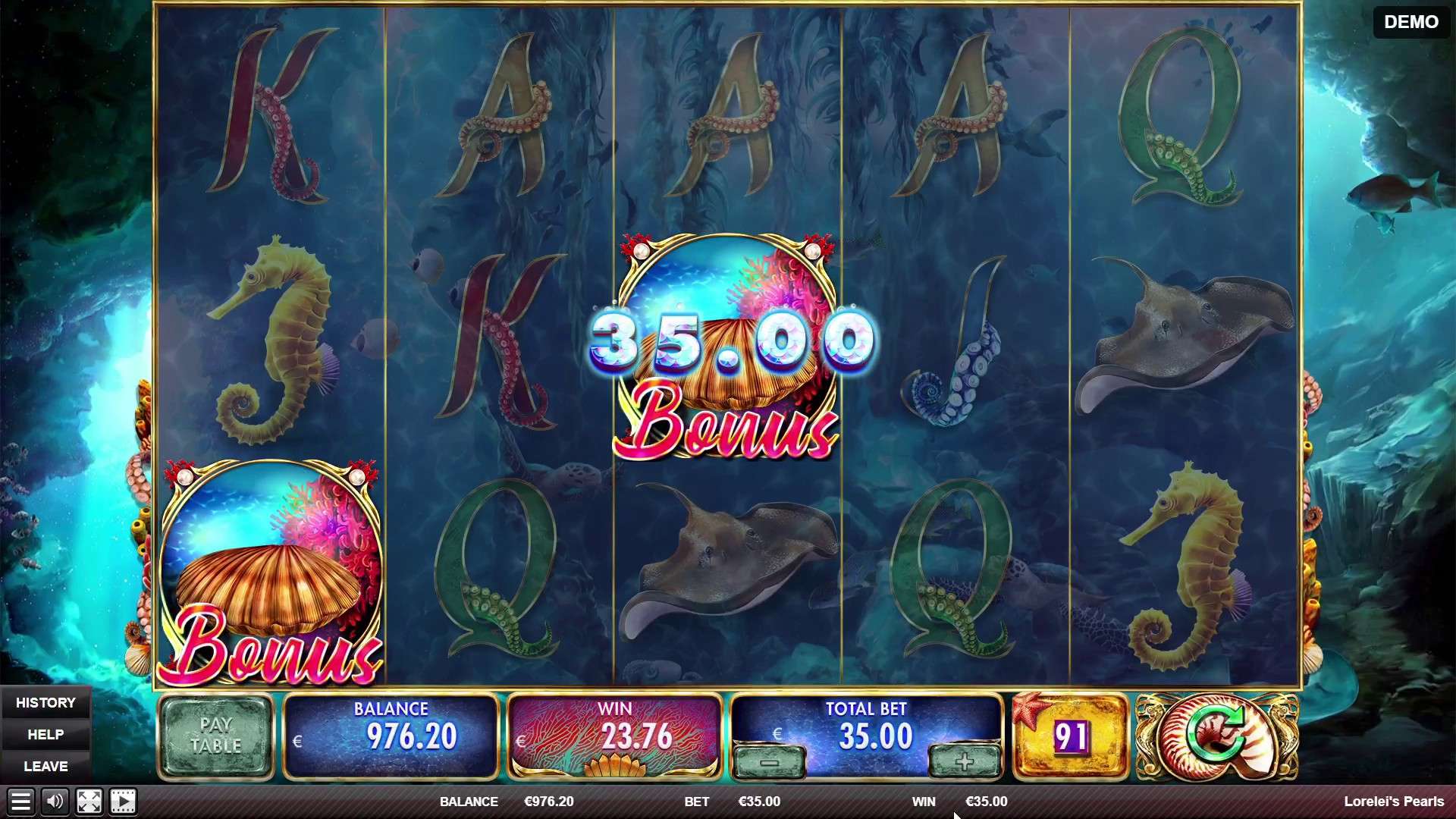Show the Help page
Screen dimensions: 1456x819
[x=45, y=735]
